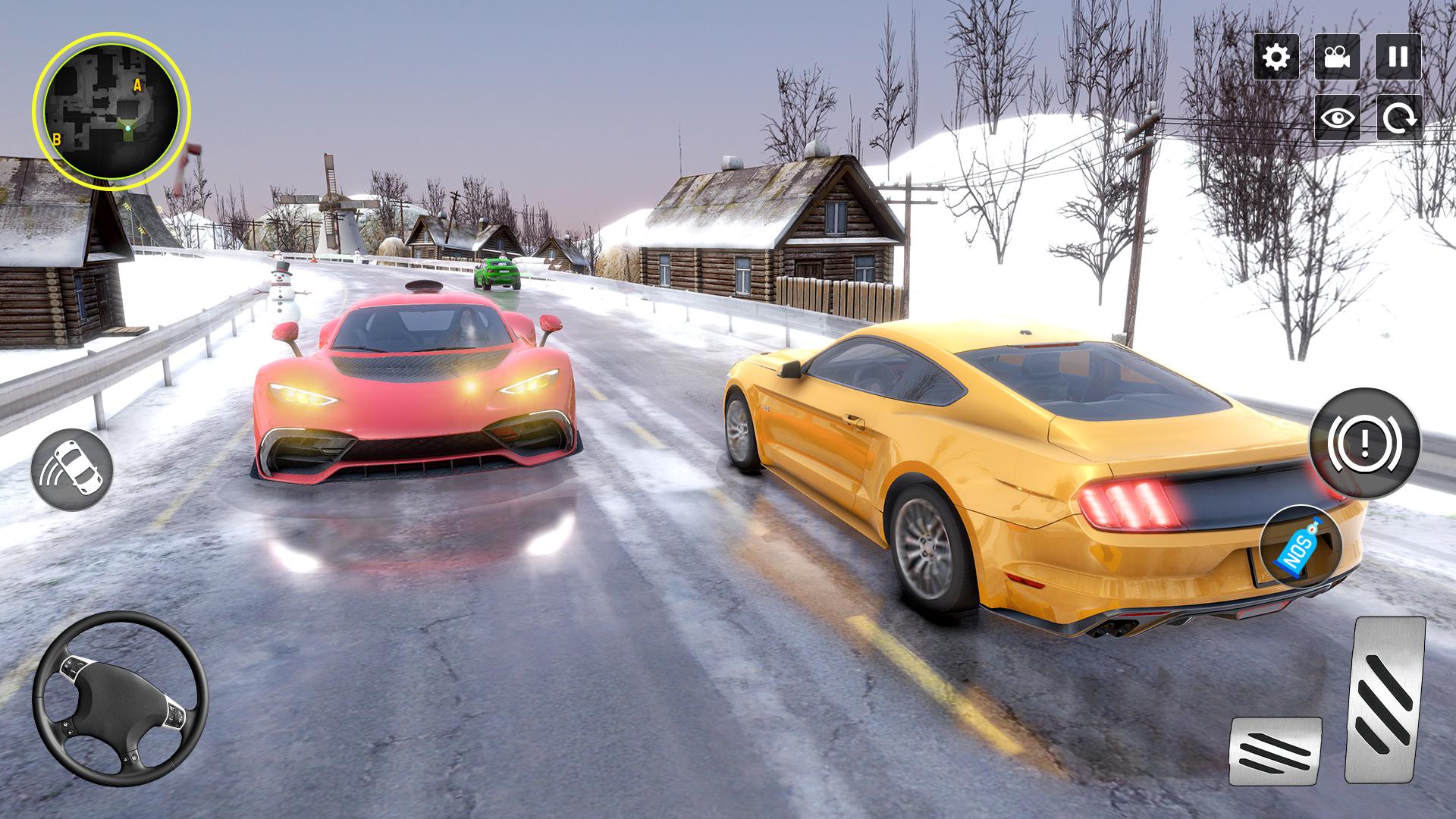Viewport: 1456px width, 819px height.
Task: Pause the race
Action: pyautogui.click(x=1398, y=57)
